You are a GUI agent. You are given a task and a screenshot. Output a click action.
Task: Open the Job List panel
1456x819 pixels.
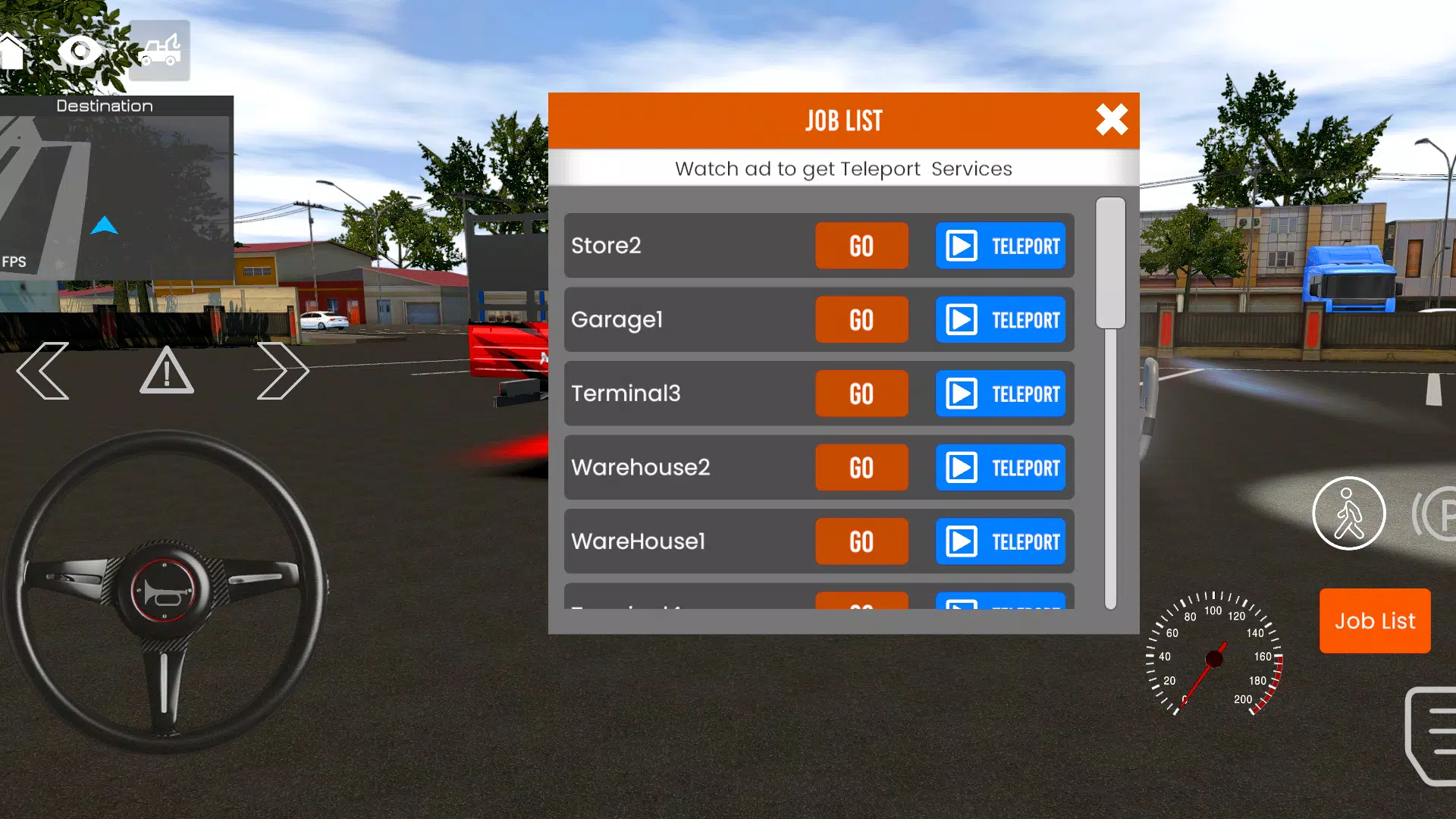point(1375,621)
